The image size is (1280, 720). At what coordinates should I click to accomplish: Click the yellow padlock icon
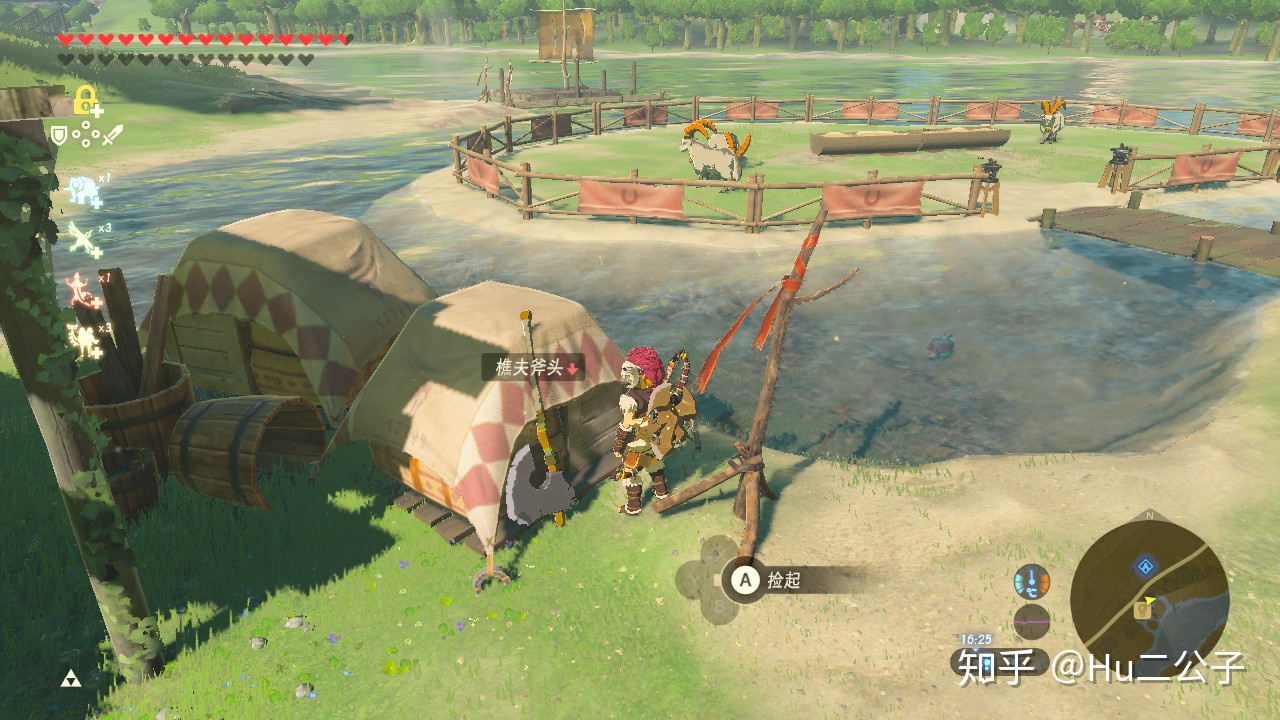[x=86, y=99]
